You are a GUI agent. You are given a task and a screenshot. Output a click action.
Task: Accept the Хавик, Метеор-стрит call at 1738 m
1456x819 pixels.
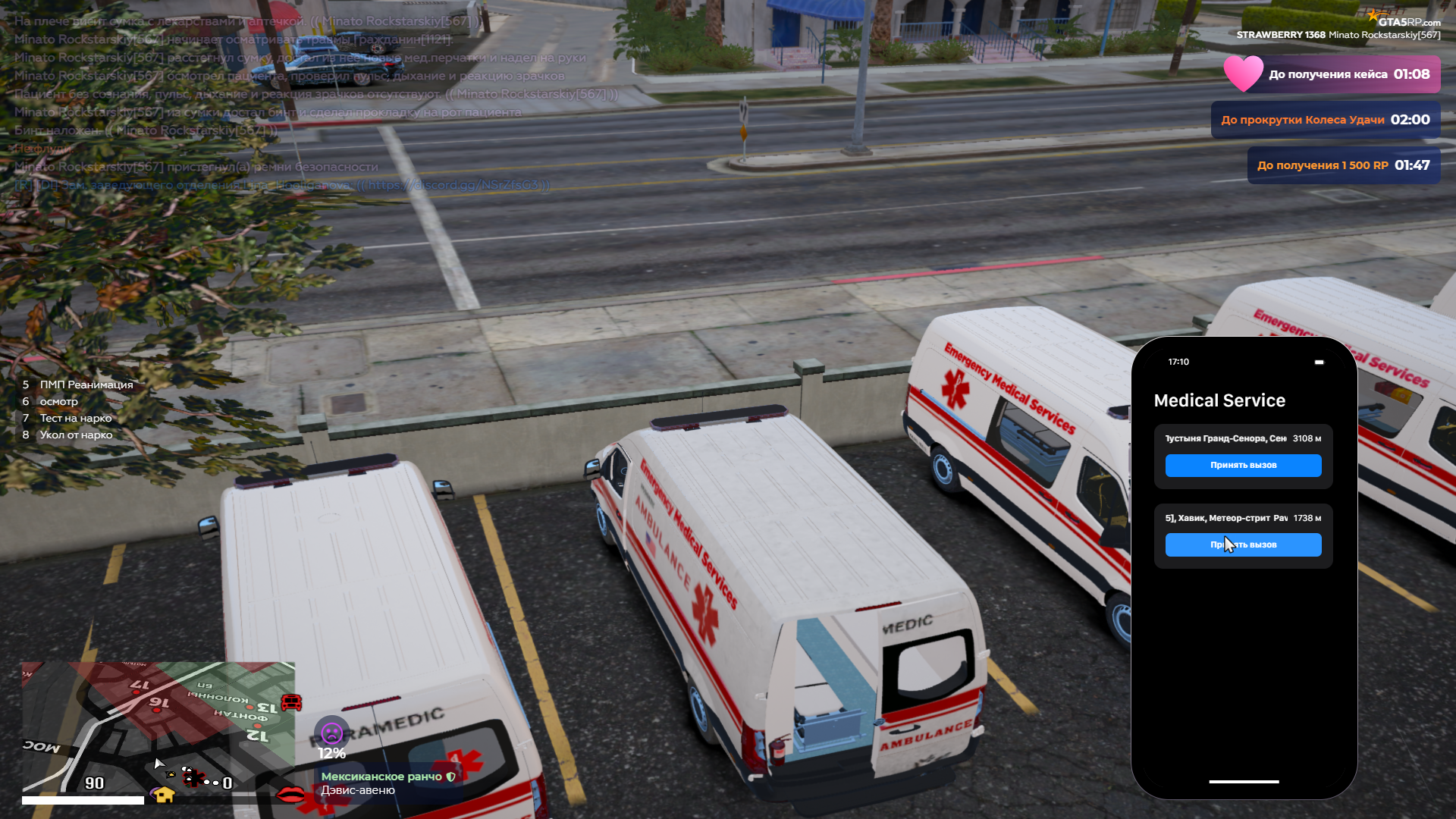pos(1243,545)
